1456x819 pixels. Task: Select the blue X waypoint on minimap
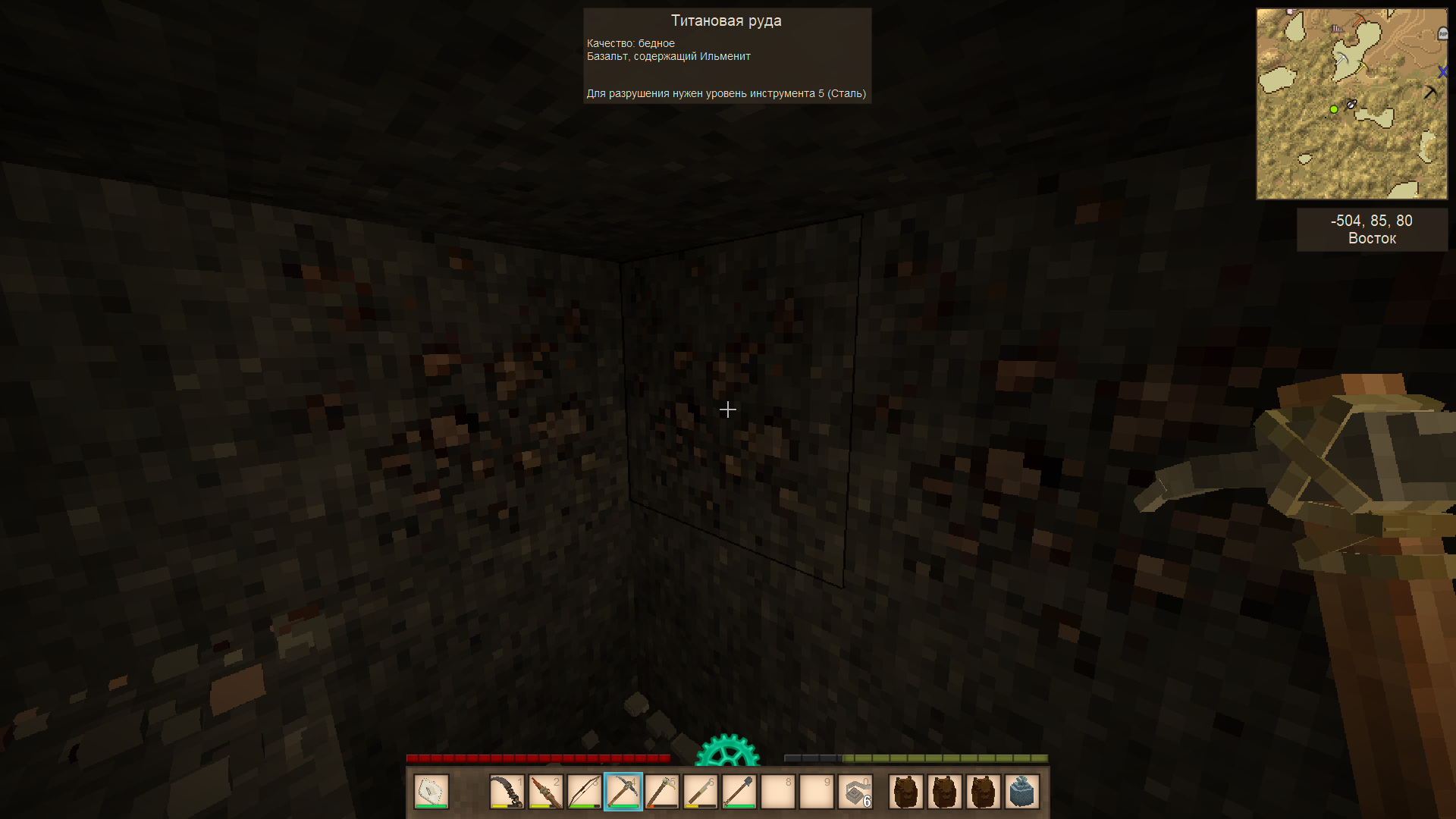[x=1442, y=72]
